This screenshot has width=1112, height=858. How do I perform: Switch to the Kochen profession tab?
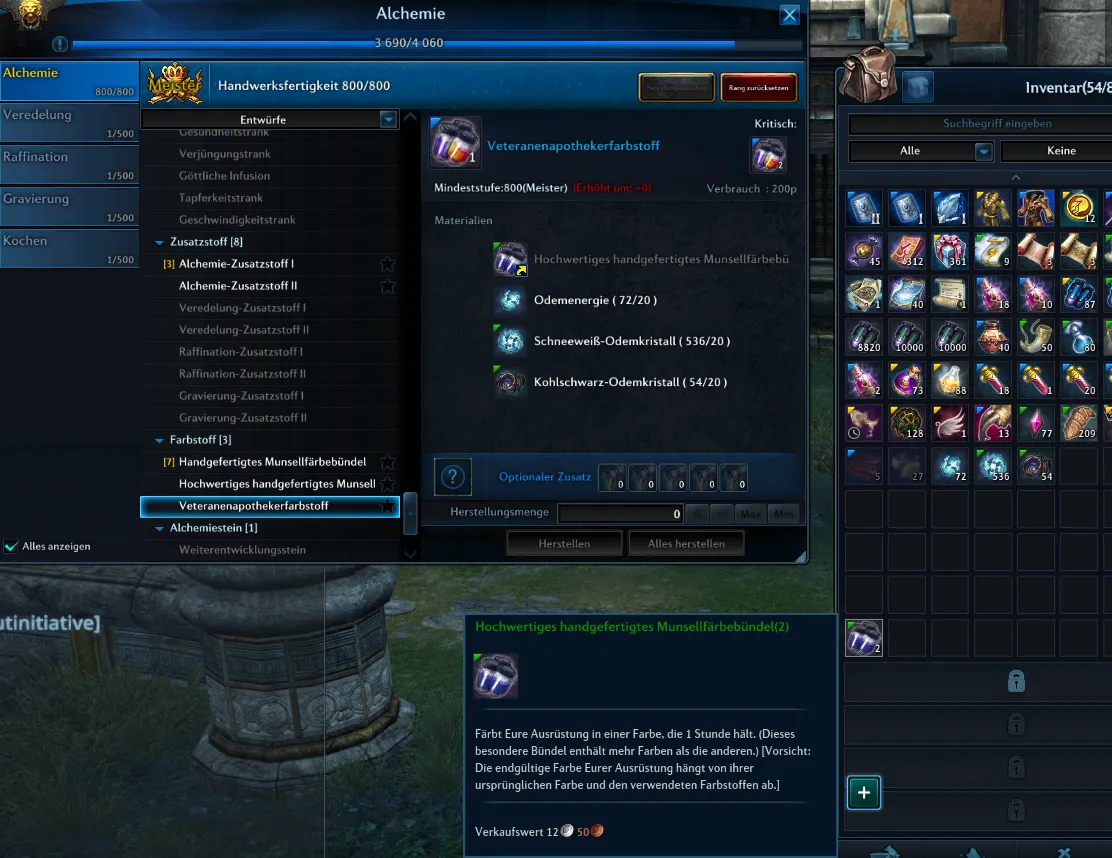[x=68, y=248]
